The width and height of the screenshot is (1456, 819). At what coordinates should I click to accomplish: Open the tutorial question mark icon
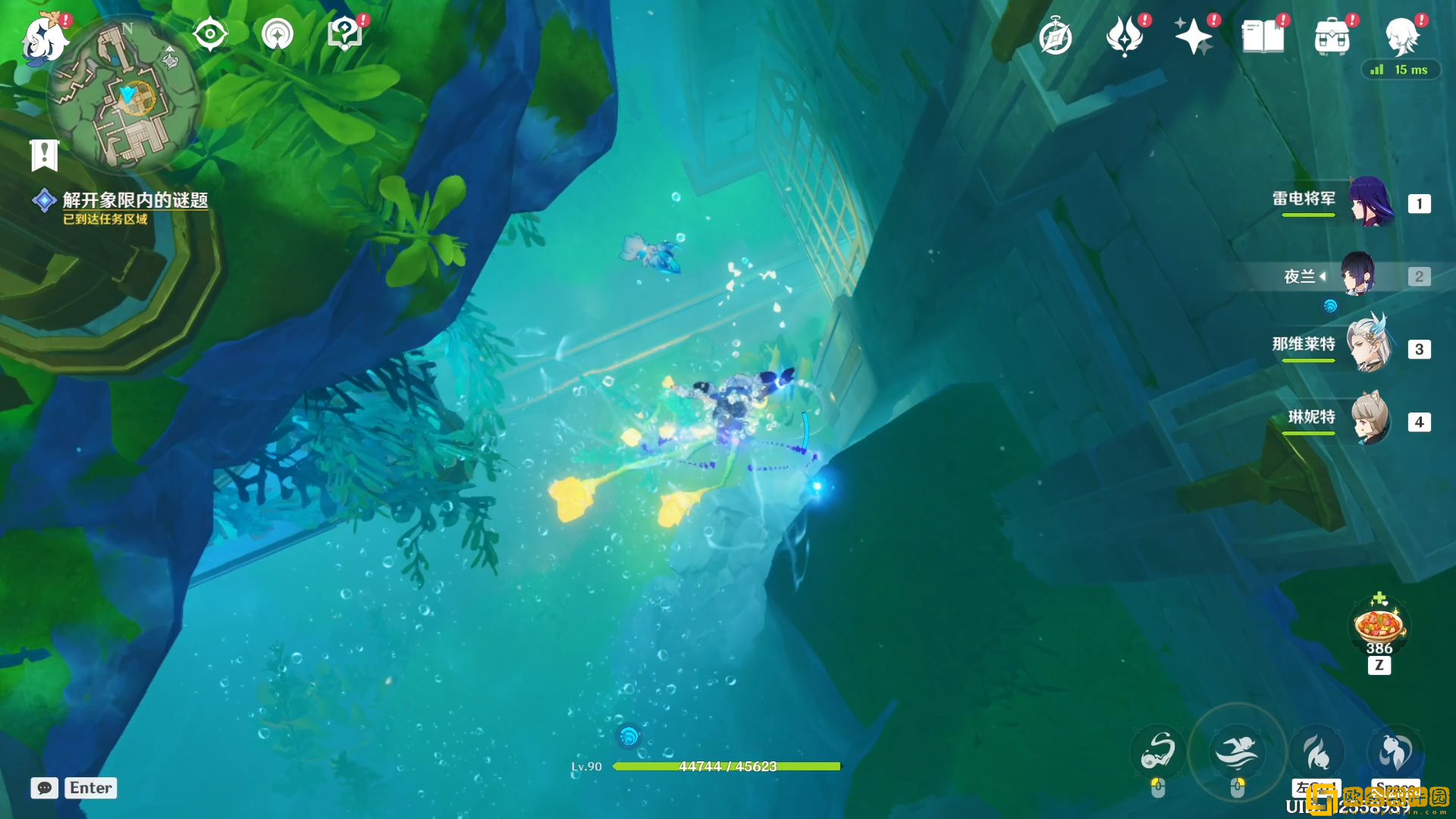pos(345,34)
